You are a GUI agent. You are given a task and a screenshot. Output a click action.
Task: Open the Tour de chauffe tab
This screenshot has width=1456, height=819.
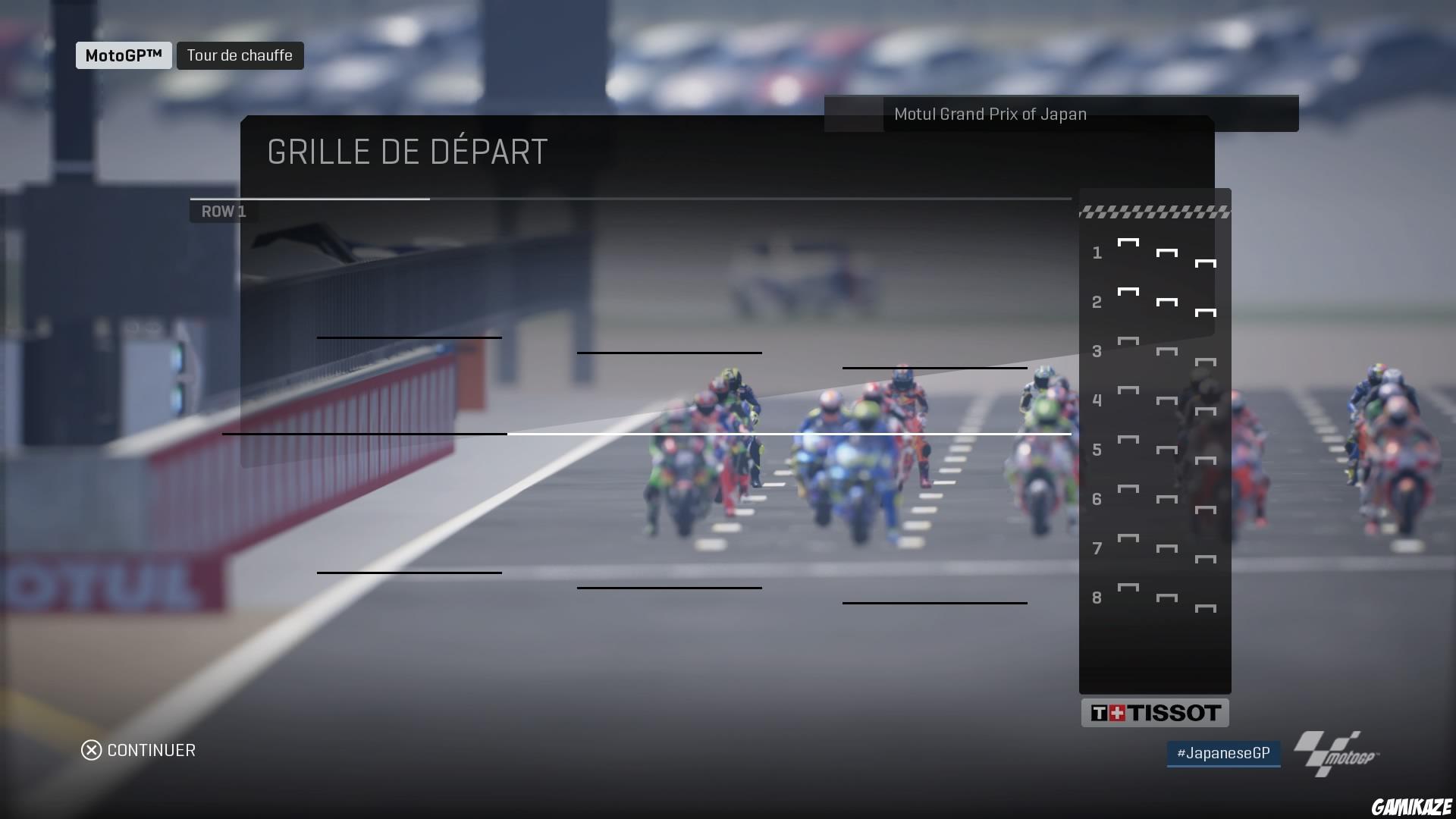[x=240, y=55]
